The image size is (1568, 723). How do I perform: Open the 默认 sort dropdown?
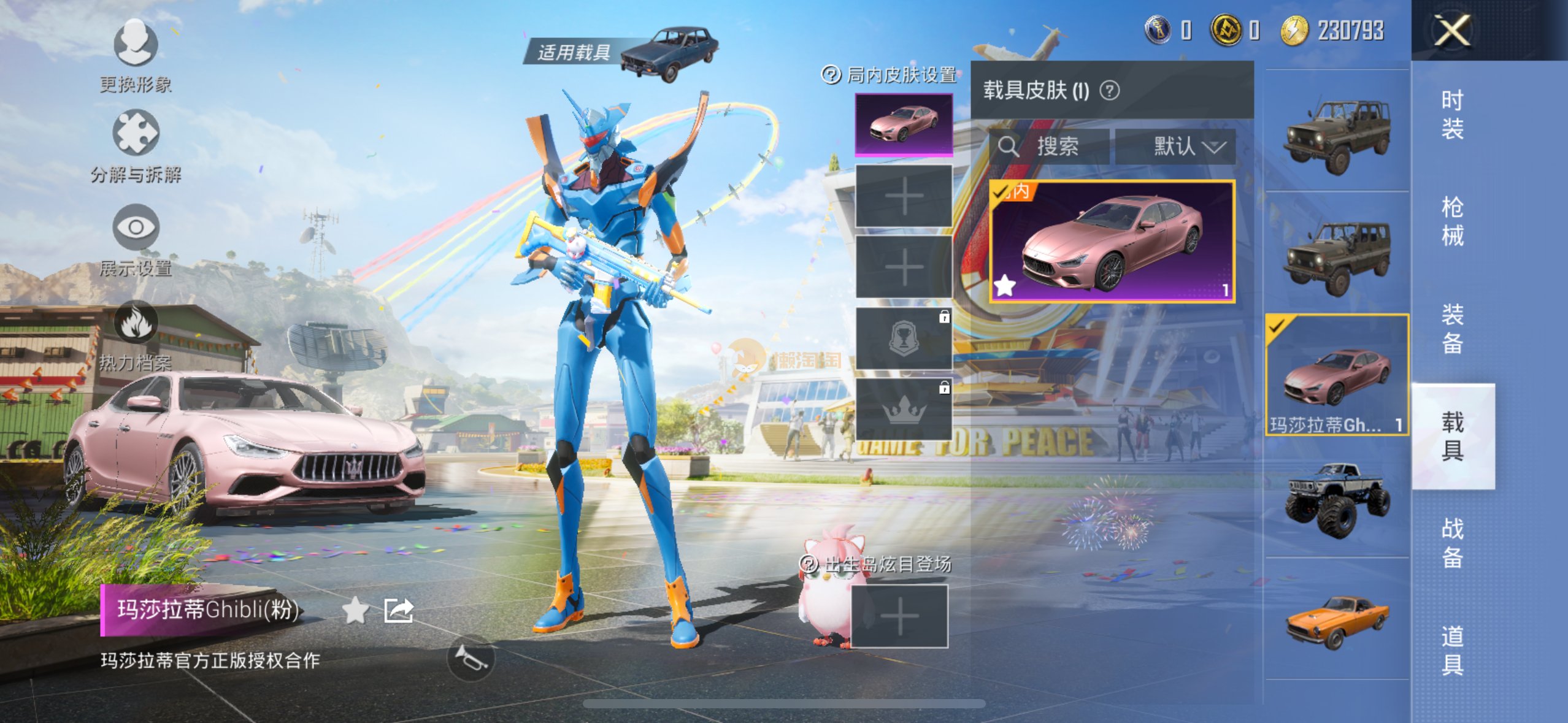pos(1175,147)
